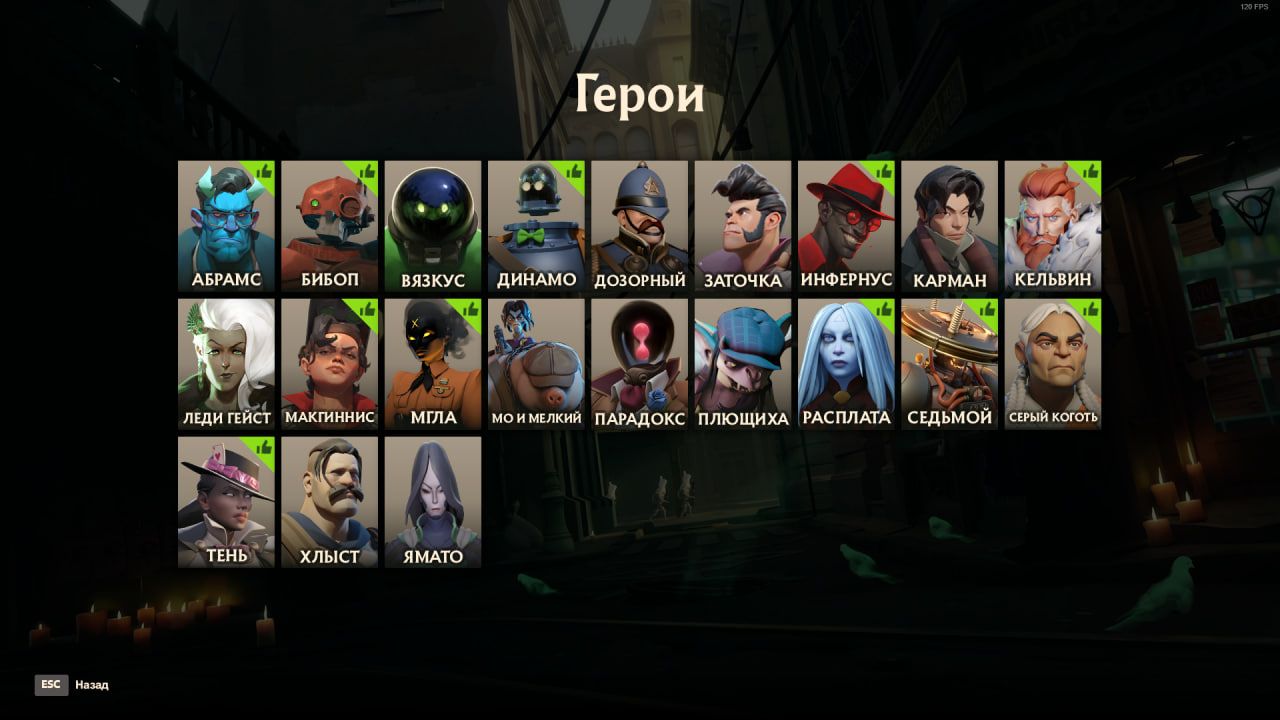Click the Седьмой hero tile
Image resolution: width=1280 pixels, height=720 pixels.
pyautogui.click(x=949, y=364)
